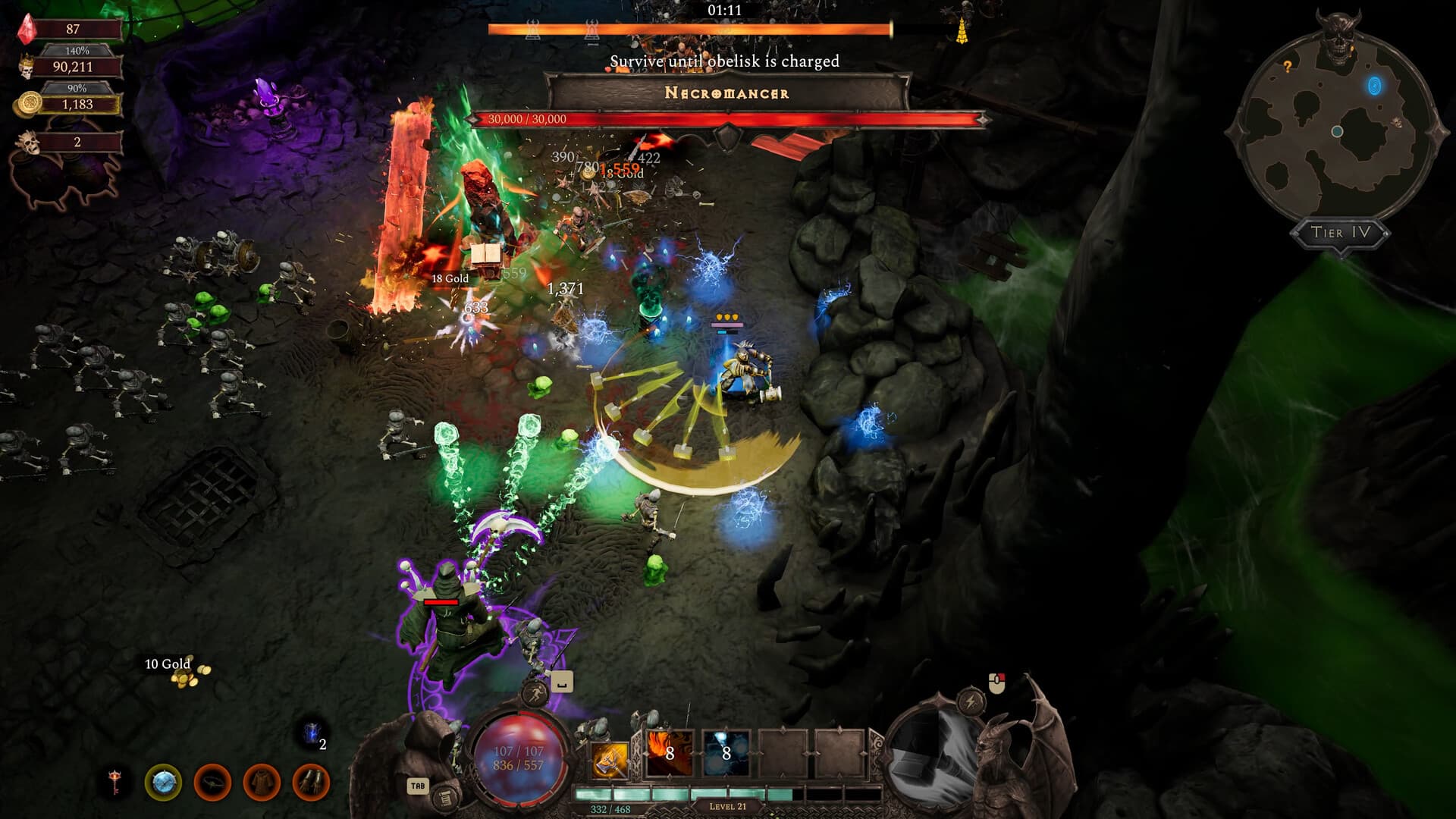The height and width of the screenshot is (819, 1456).
Task: Click the ring item pickup icon
Action: (x=215, y=783)
